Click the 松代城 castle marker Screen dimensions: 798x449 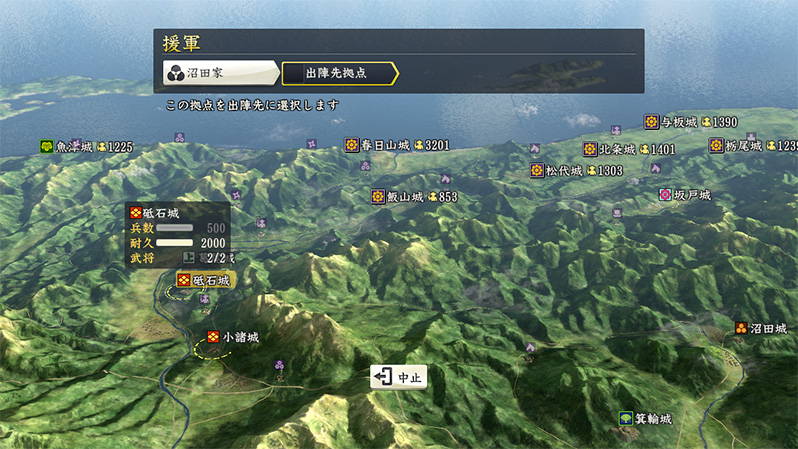click(538, 171)
